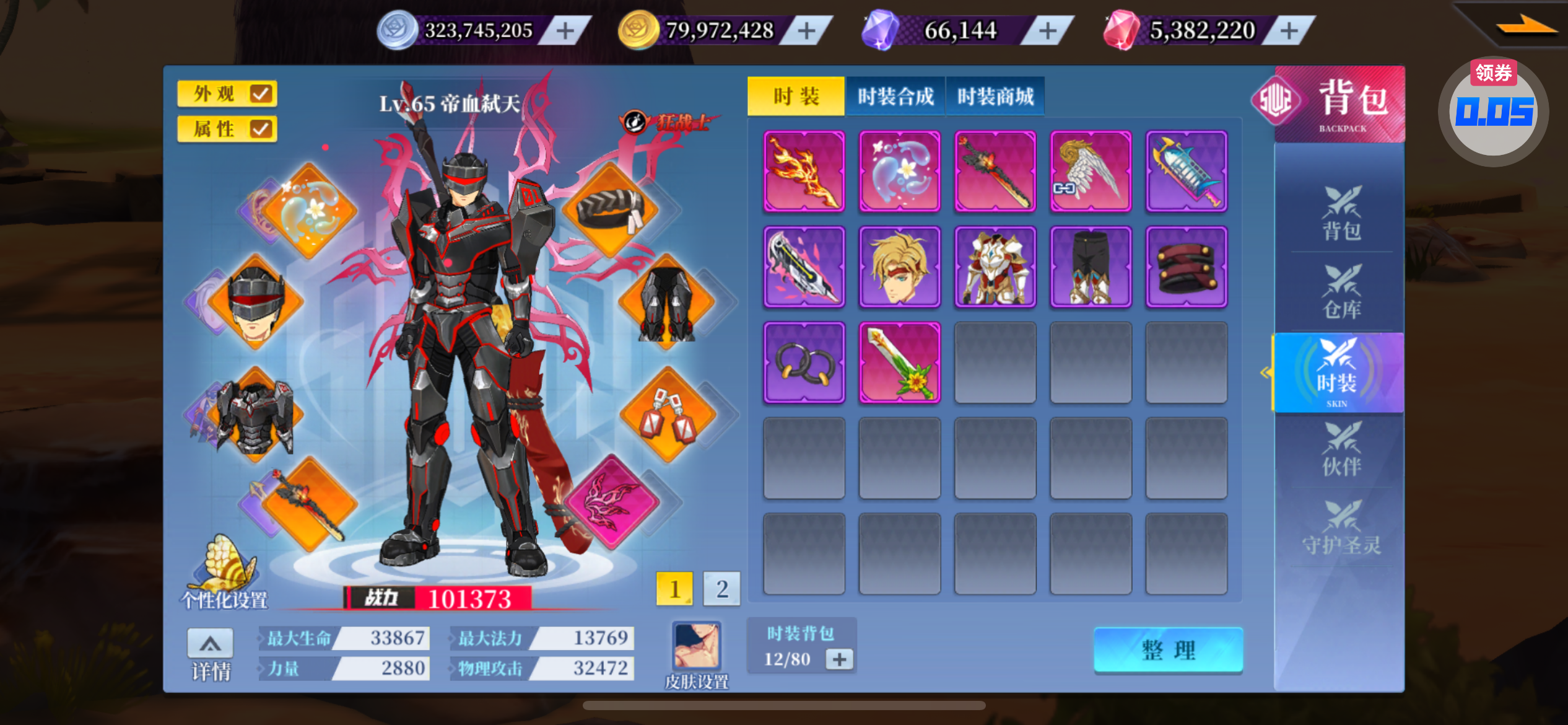Open the 仓库 warehouse side menu
This screenshot has width=1568, height=725.
[x=1341, y=292]
